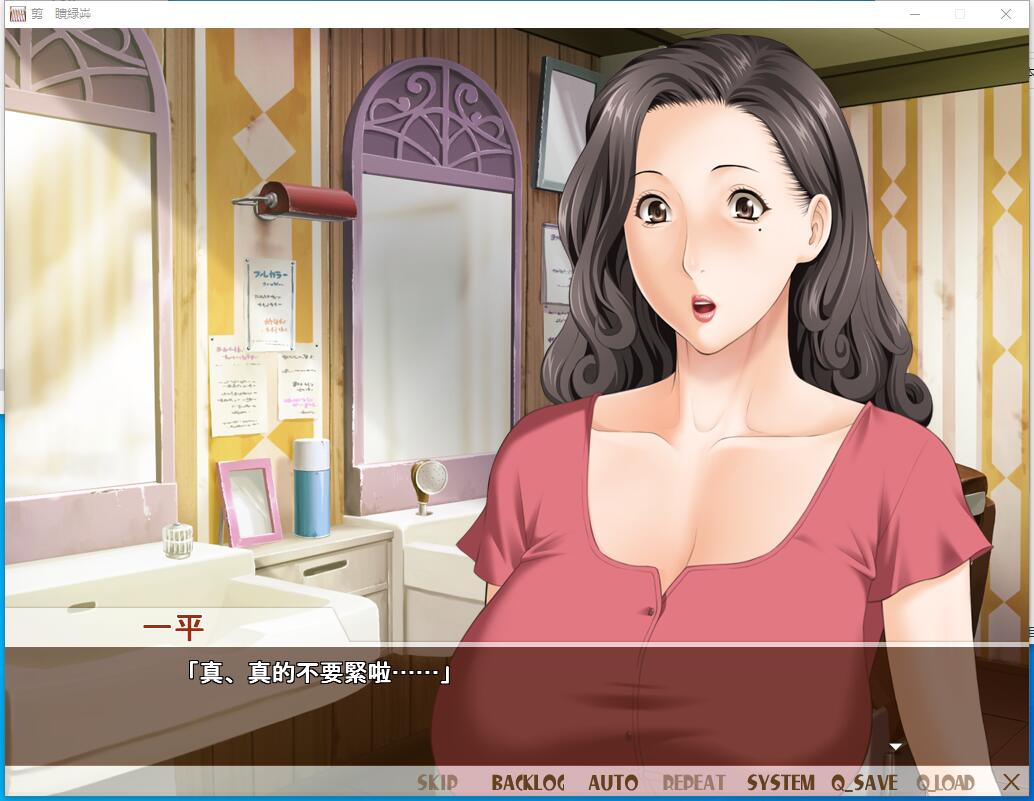Enable AUTO text advance
1034x801 pixels.
[x=612, y=783]
